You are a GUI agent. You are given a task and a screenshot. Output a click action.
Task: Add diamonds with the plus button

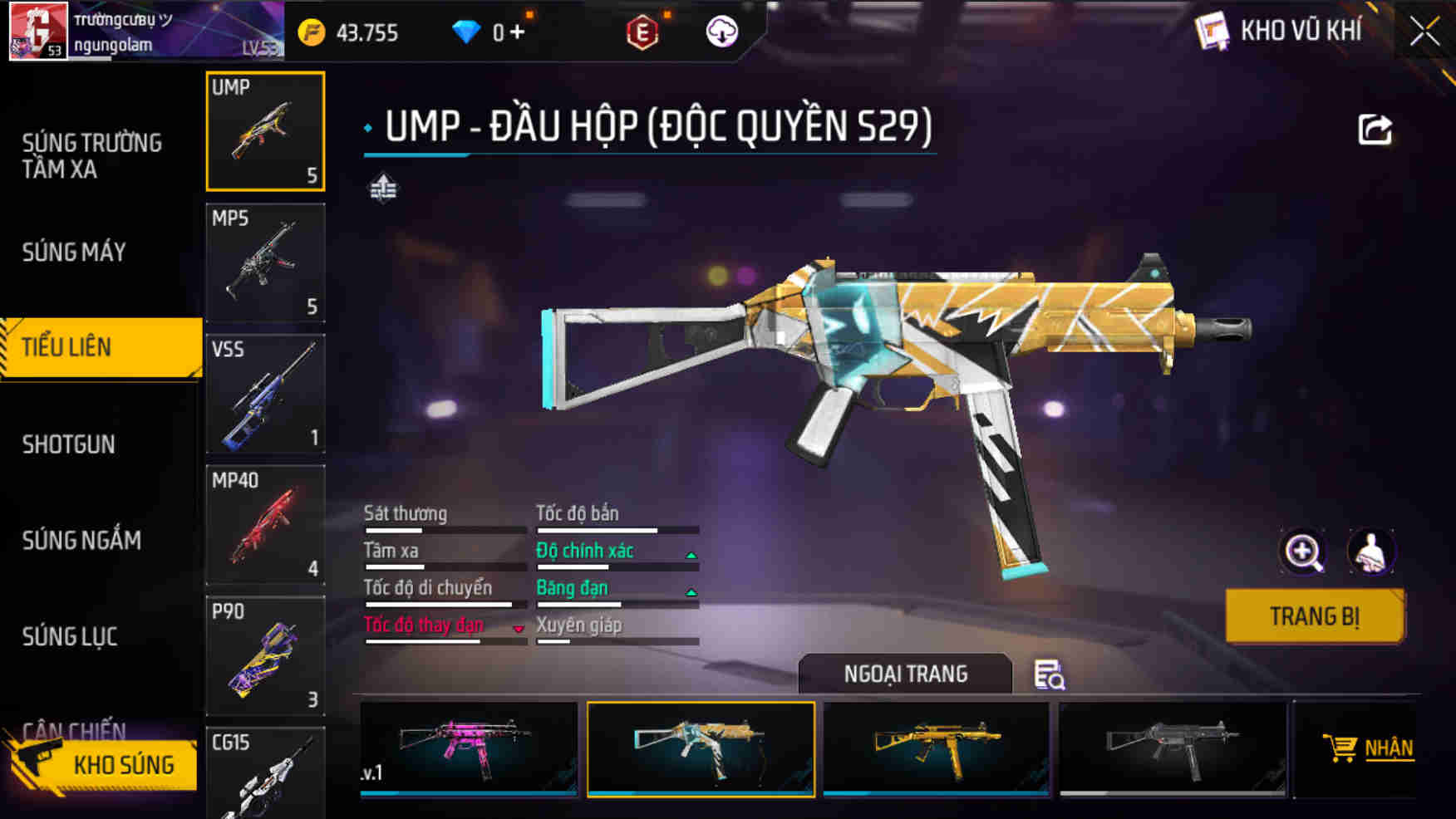[518, 32]
